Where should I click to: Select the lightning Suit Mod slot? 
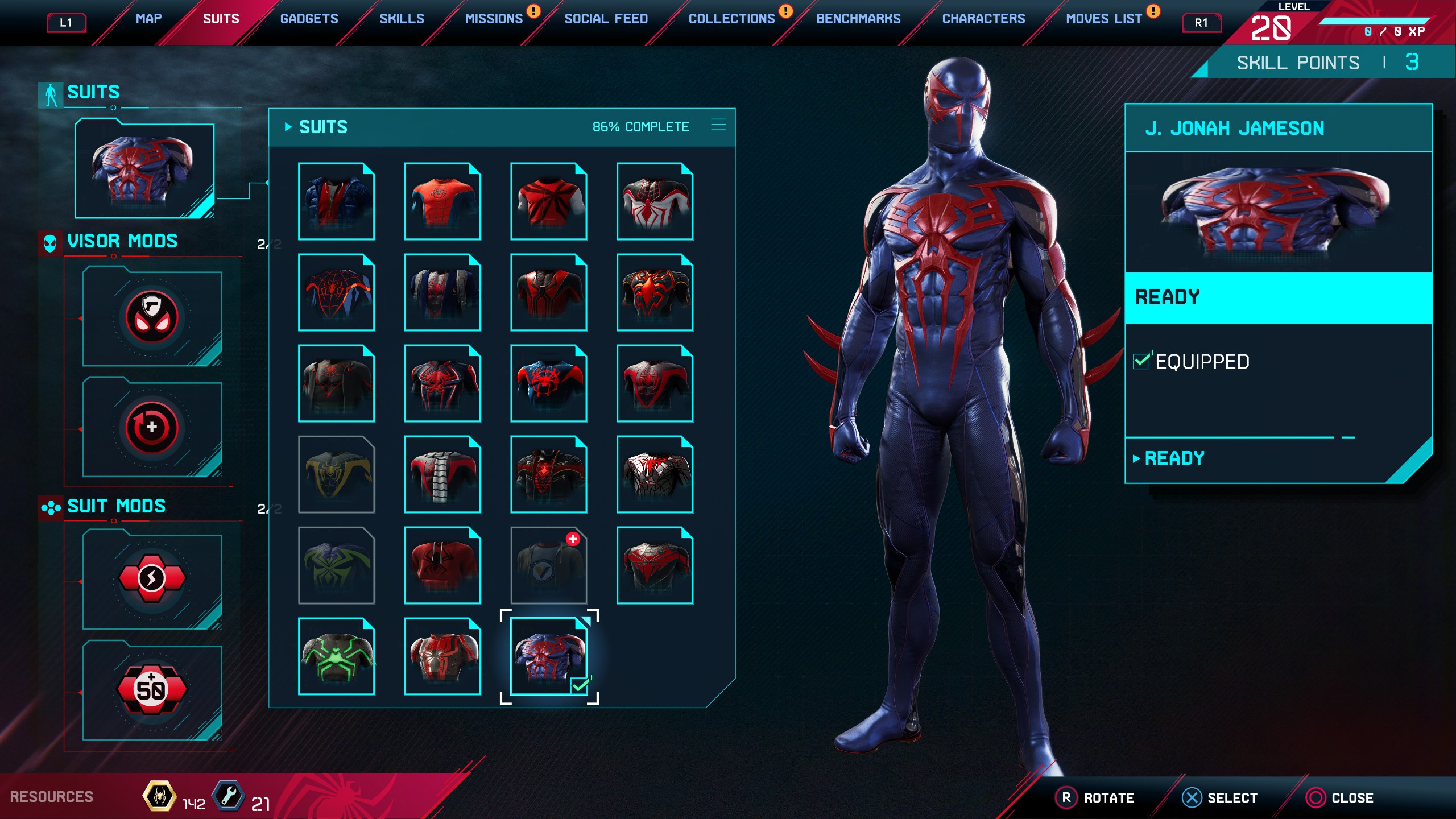pos(152,577)
